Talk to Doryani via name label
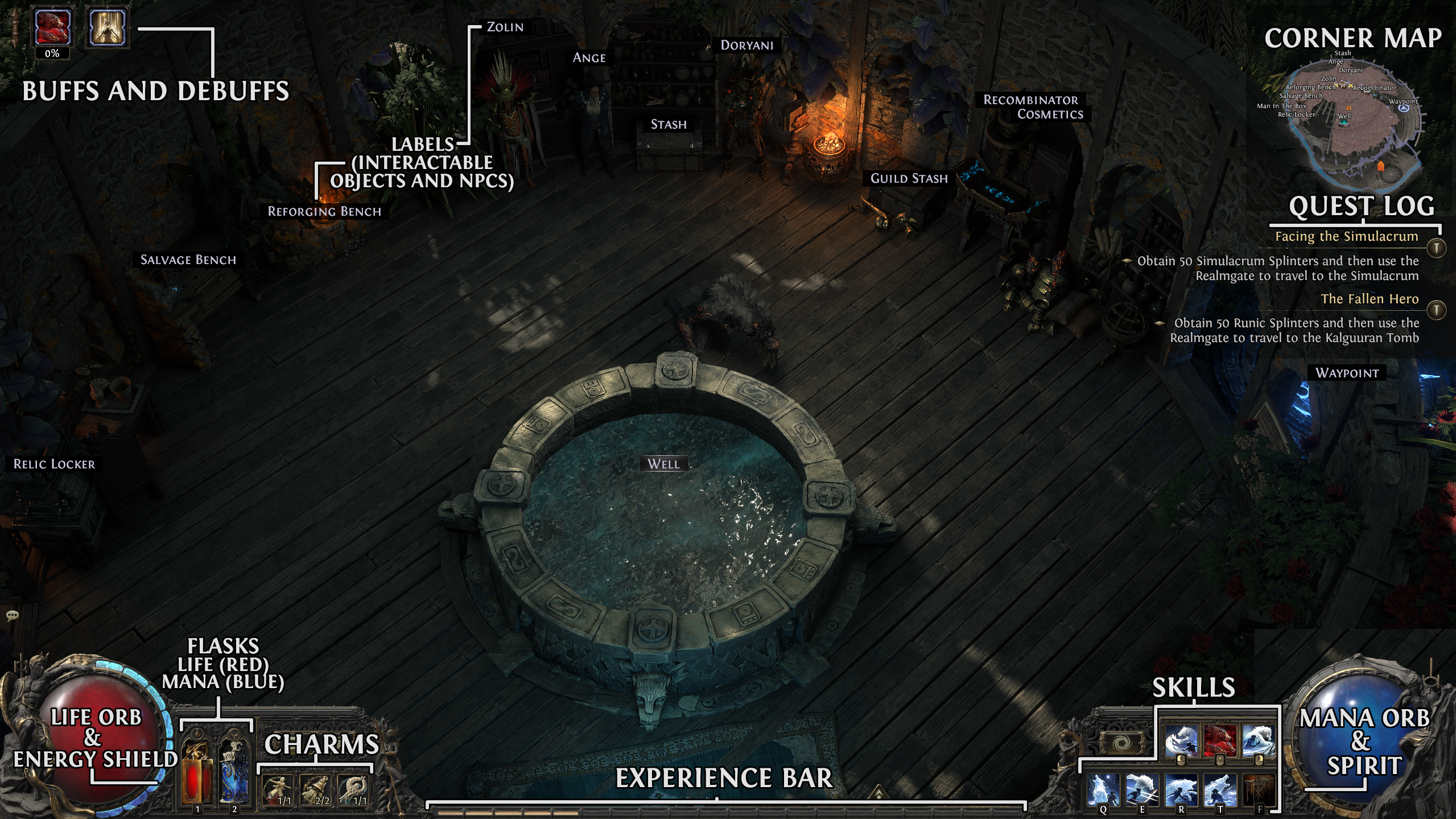 746,46
